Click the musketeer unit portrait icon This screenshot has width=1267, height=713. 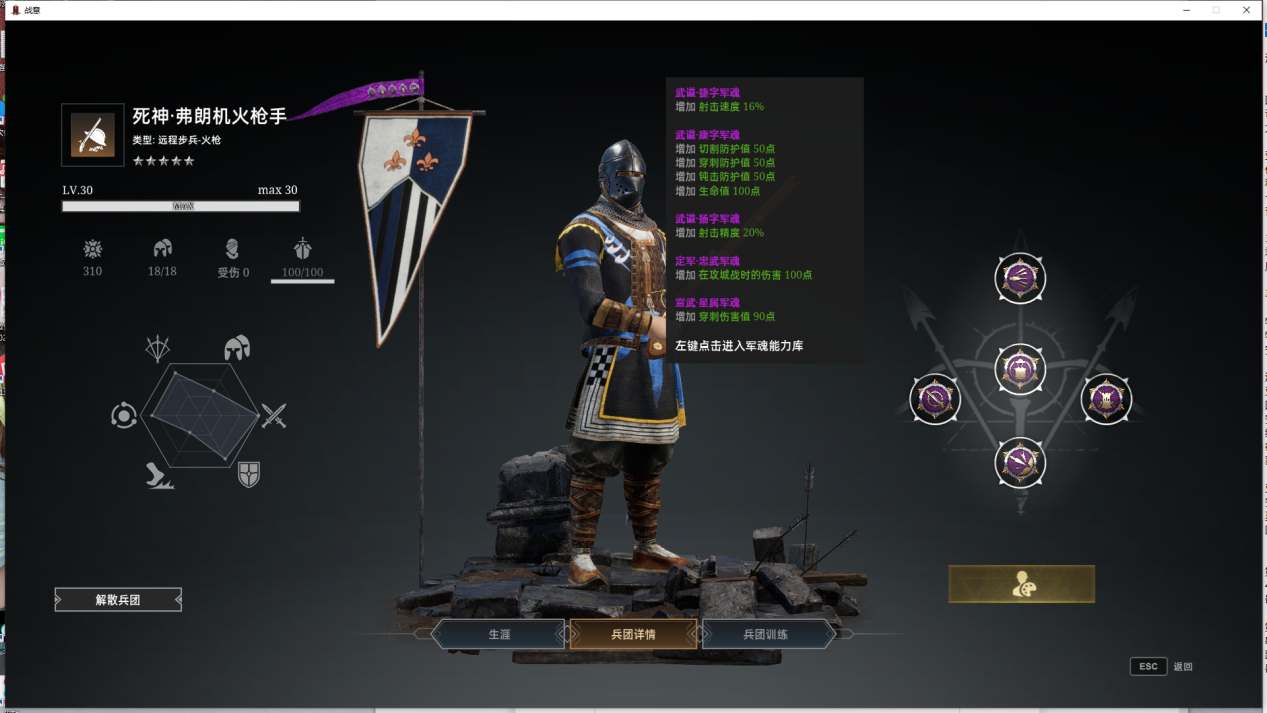(93, 135)
